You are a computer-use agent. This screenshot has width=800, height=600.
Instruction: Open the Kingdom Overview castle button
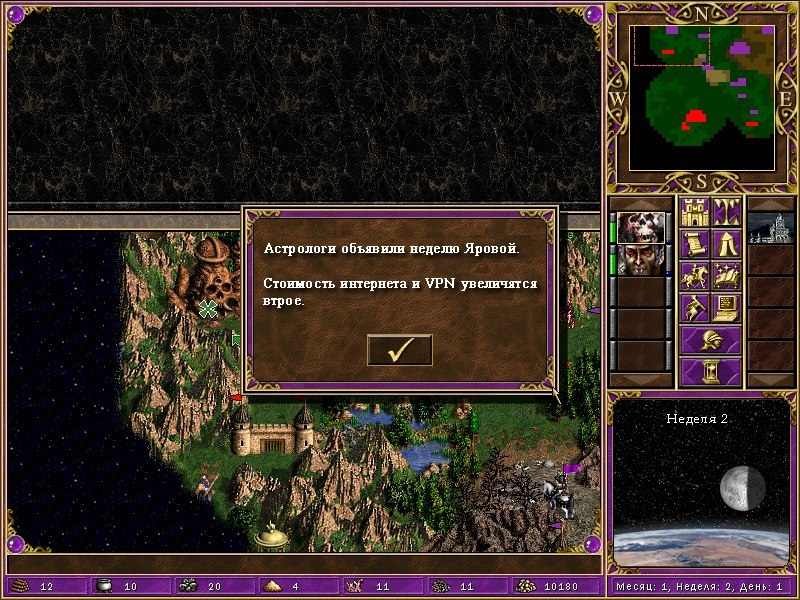pos(694,212)
